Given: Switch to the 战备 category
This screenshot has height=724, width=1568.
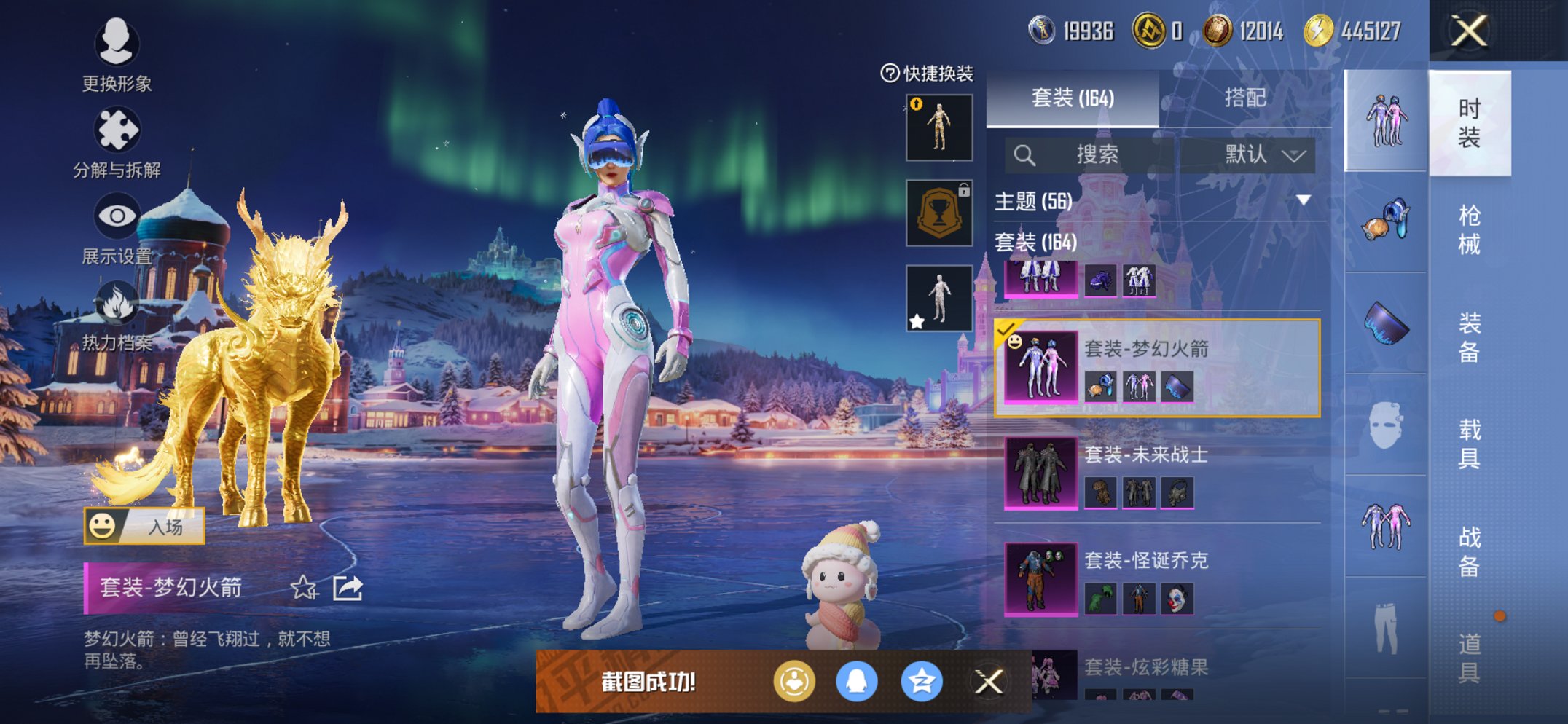Looking at the screenshot, I should coord(1469,551).
